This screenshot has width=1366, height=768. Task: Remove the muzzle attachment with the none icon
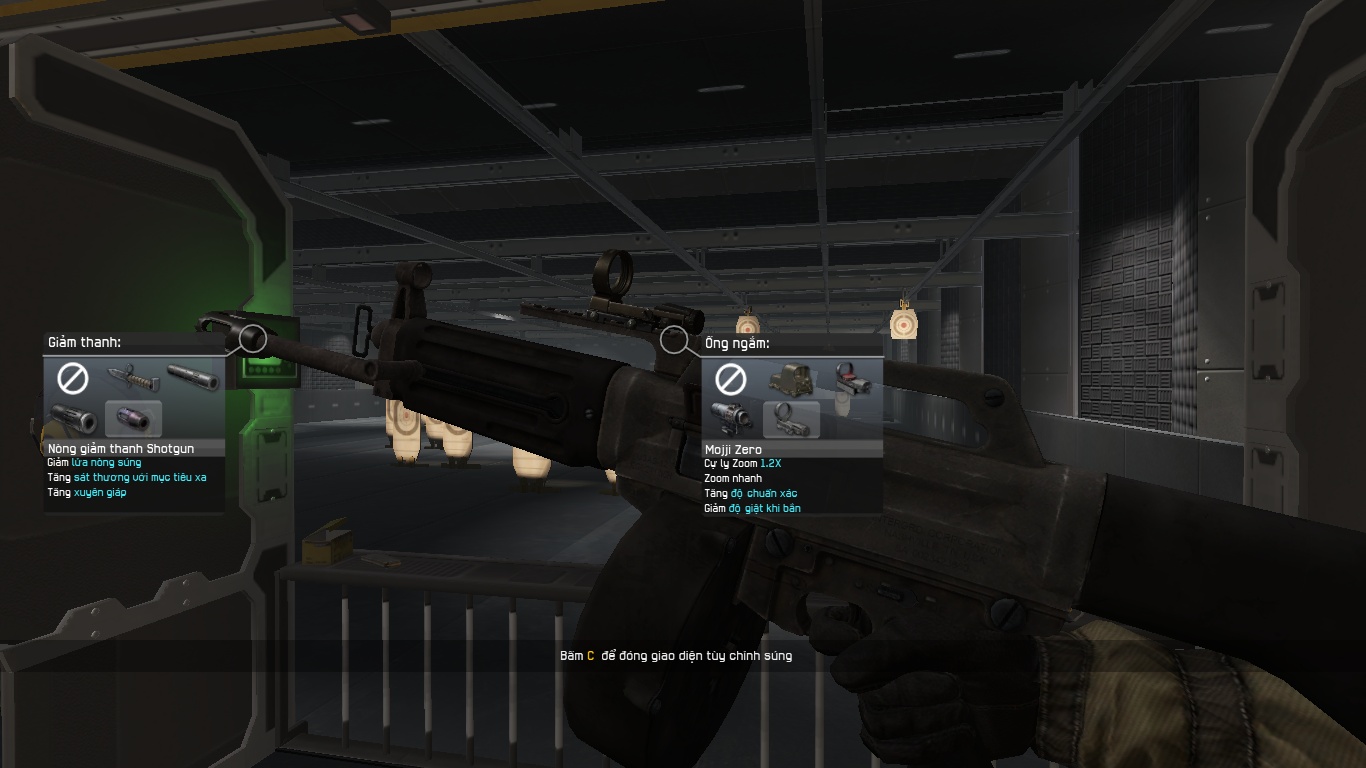tap(73, 378)
